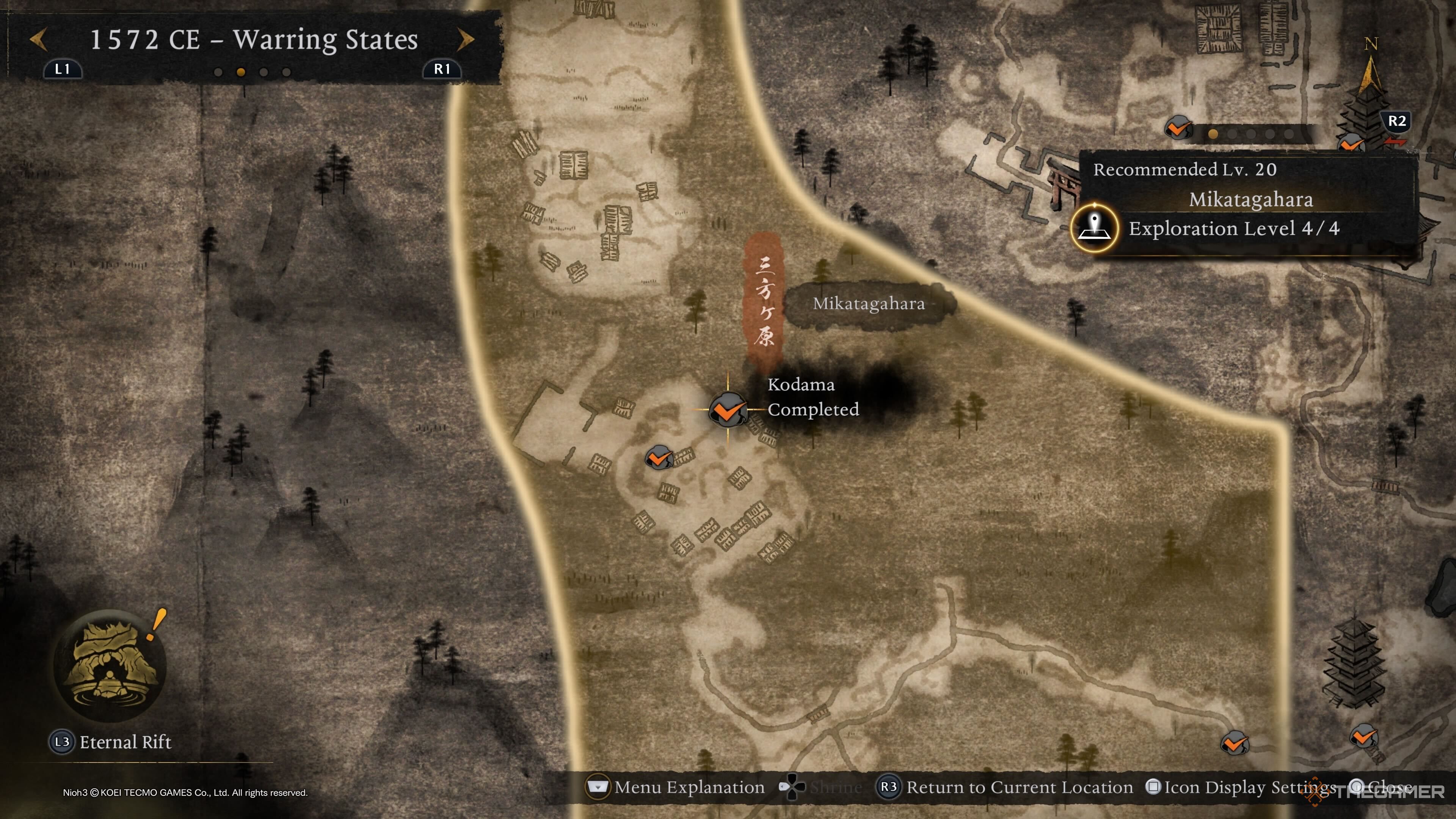Select the highlighted Kodama Completed marker
The height and width of the screenshot is (819, 1456).
pos(728,409)
